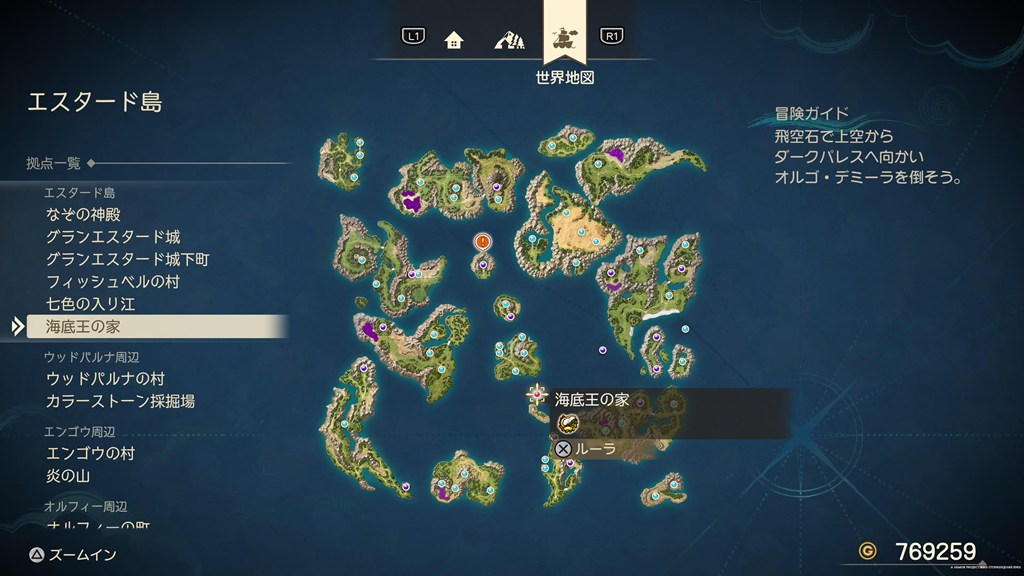Open the mountain area map tab
The image size is (1024, 576).
coord(509,40)
